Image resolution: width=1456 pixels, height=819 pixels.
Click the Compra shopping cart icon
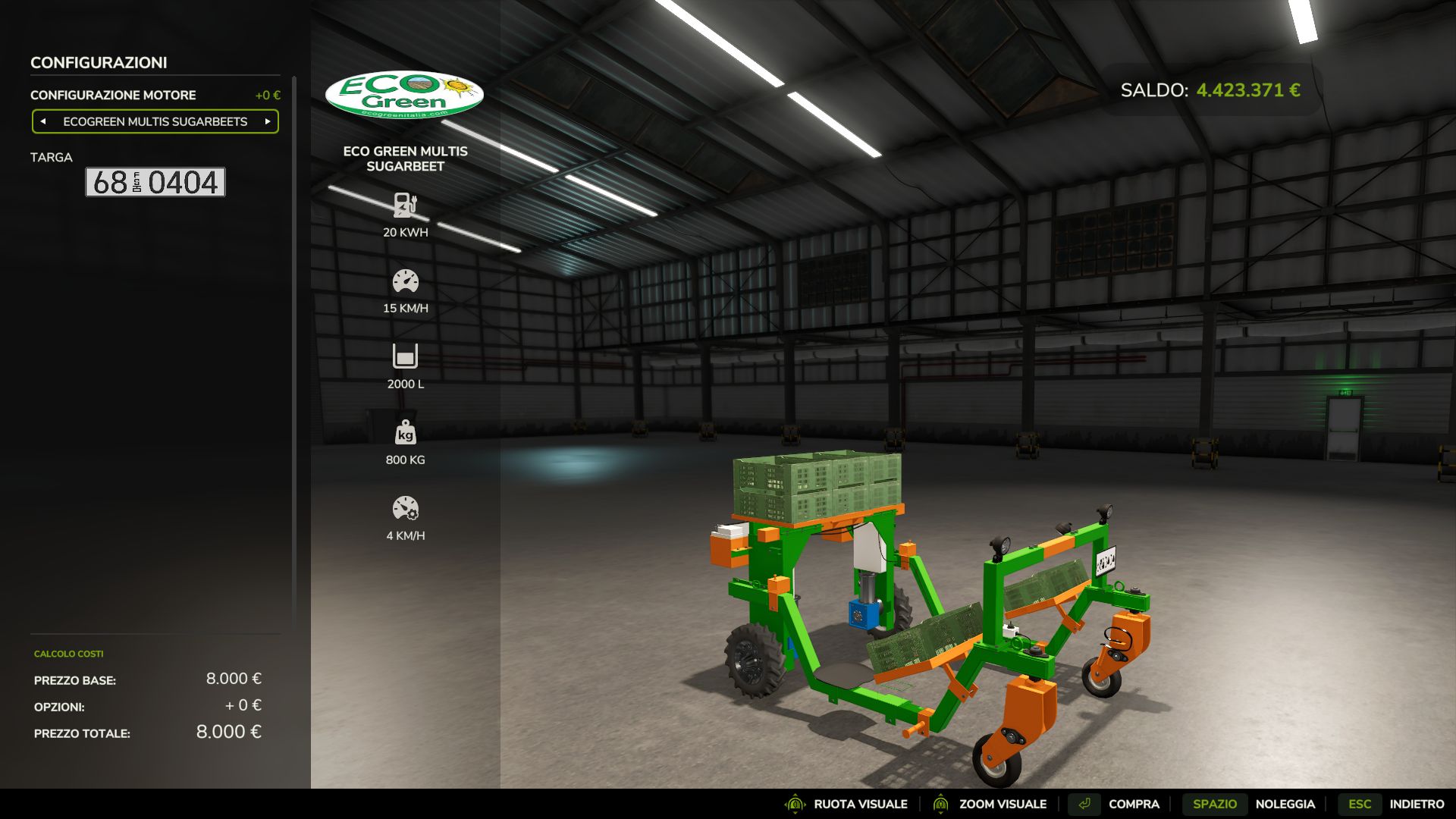[1084, 804]
